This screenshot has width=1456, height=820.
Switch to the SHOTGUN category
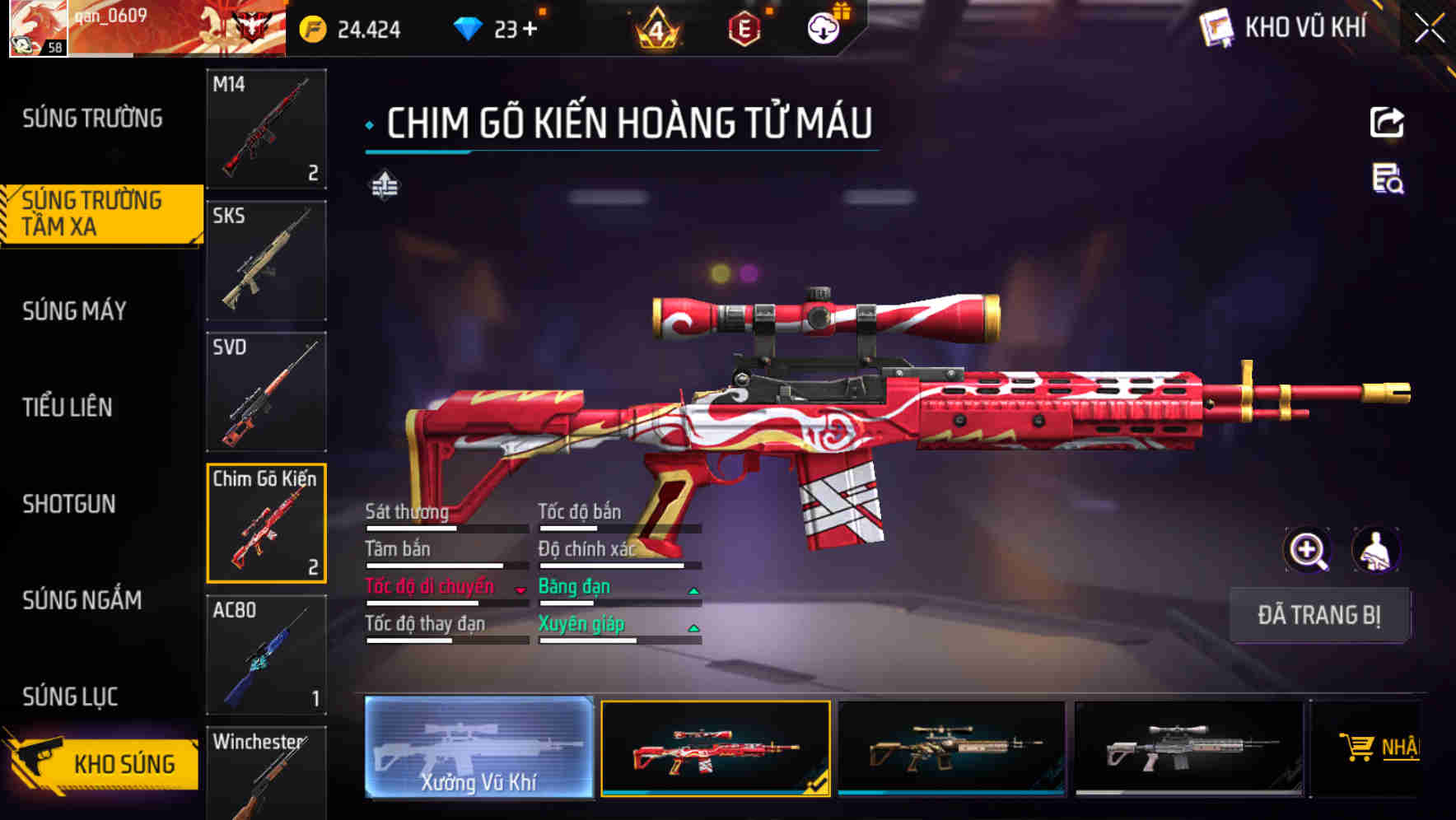pyautogui.click(x=70, y=504)
